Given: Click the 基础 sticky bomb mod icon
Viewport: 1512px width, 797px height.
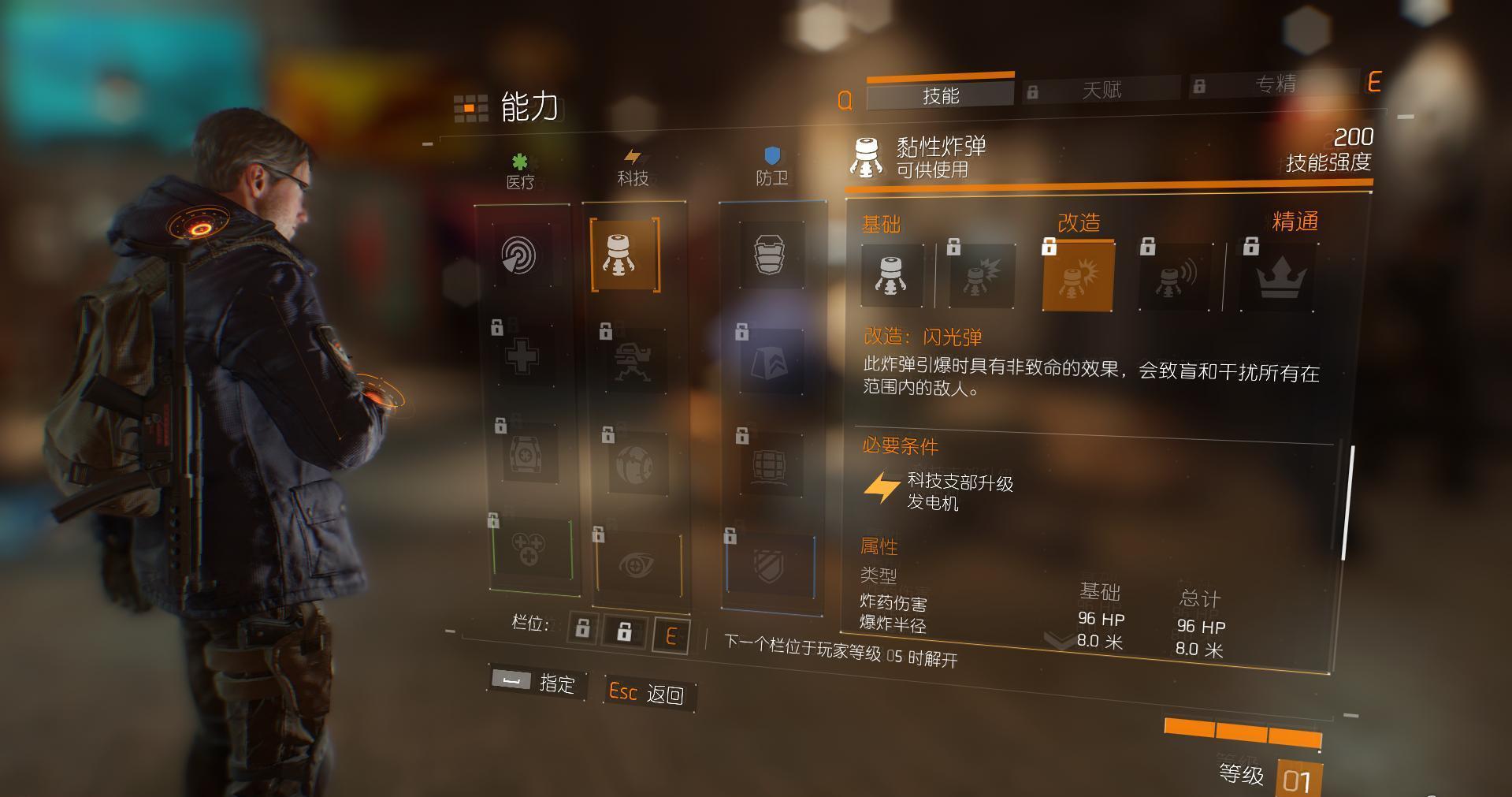Looking at the screenshot, I should click(x=892, y=277).
